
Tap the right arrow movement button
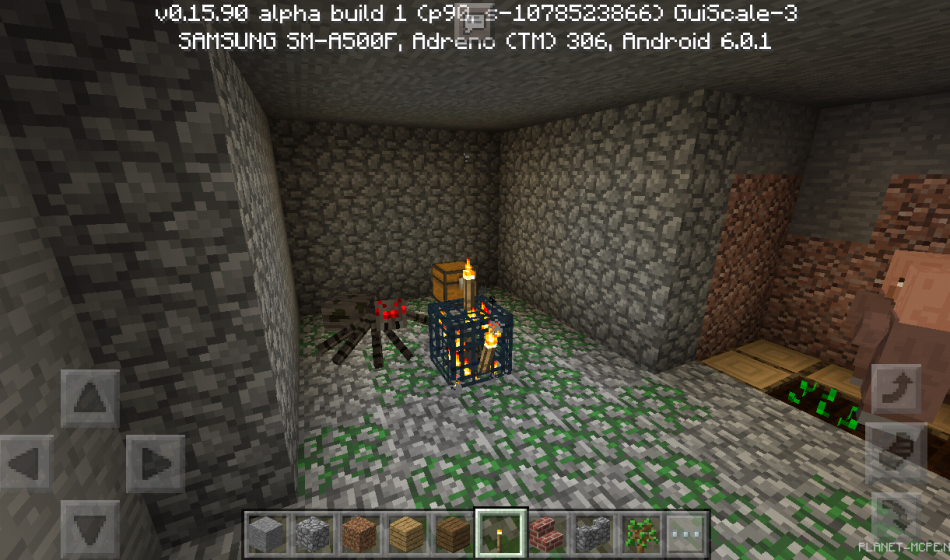[x=153, y=463]
